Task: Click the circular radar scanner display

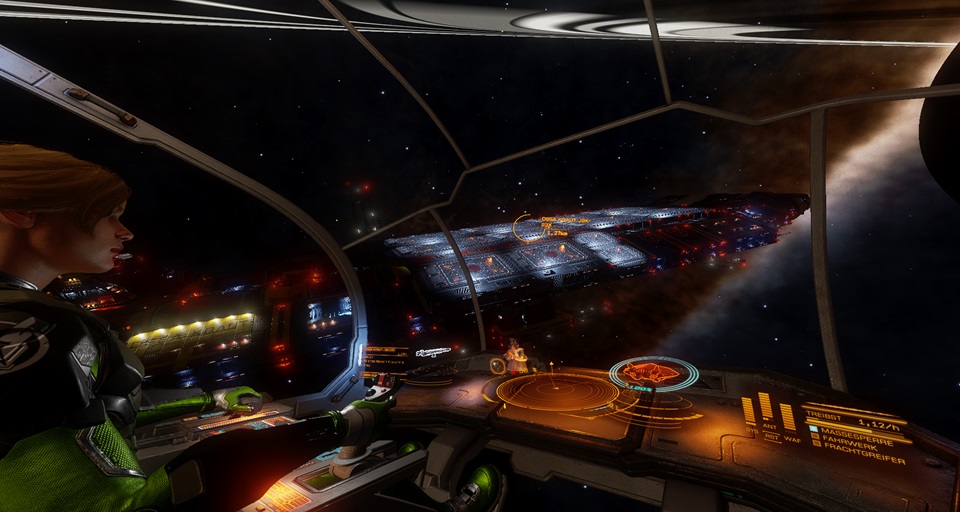Action: click(x=557, y=391)
